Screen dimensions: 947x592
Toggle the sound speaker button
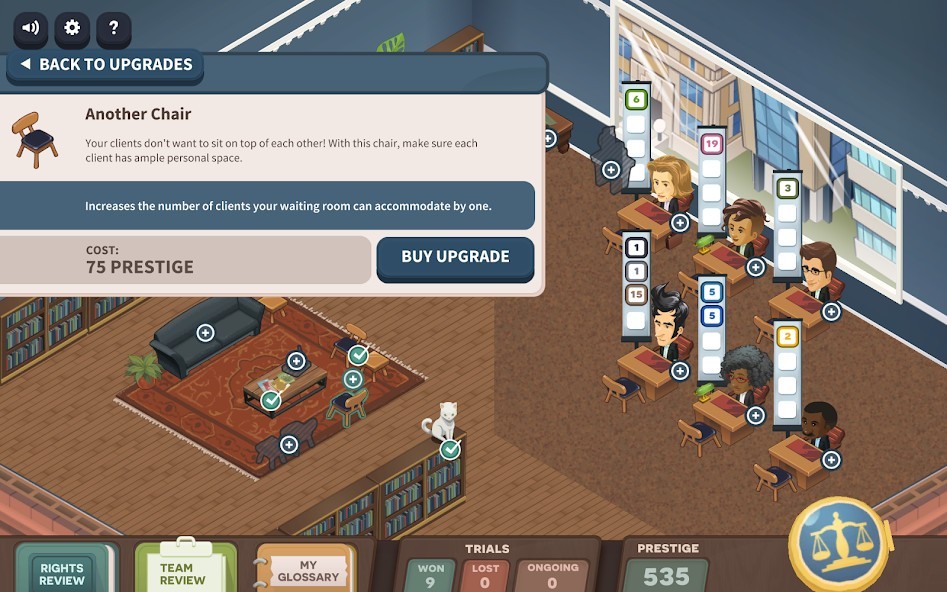click(x=30, y=28)
